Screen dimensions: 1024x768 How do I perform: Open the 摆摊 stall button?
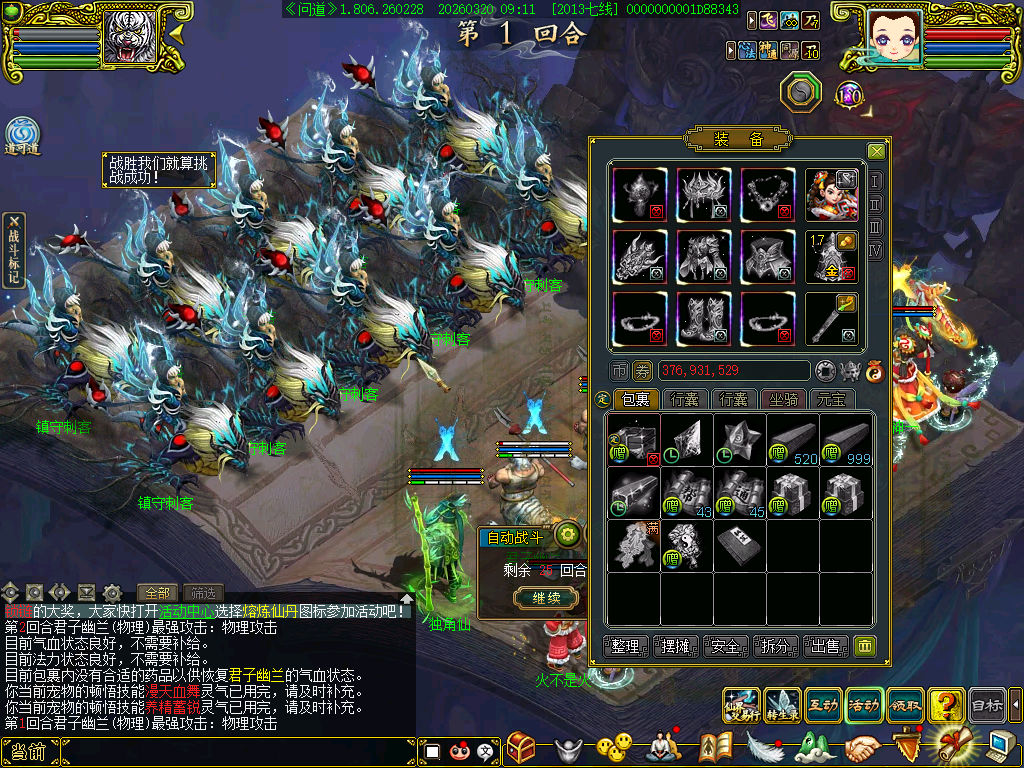click(675, 646)
